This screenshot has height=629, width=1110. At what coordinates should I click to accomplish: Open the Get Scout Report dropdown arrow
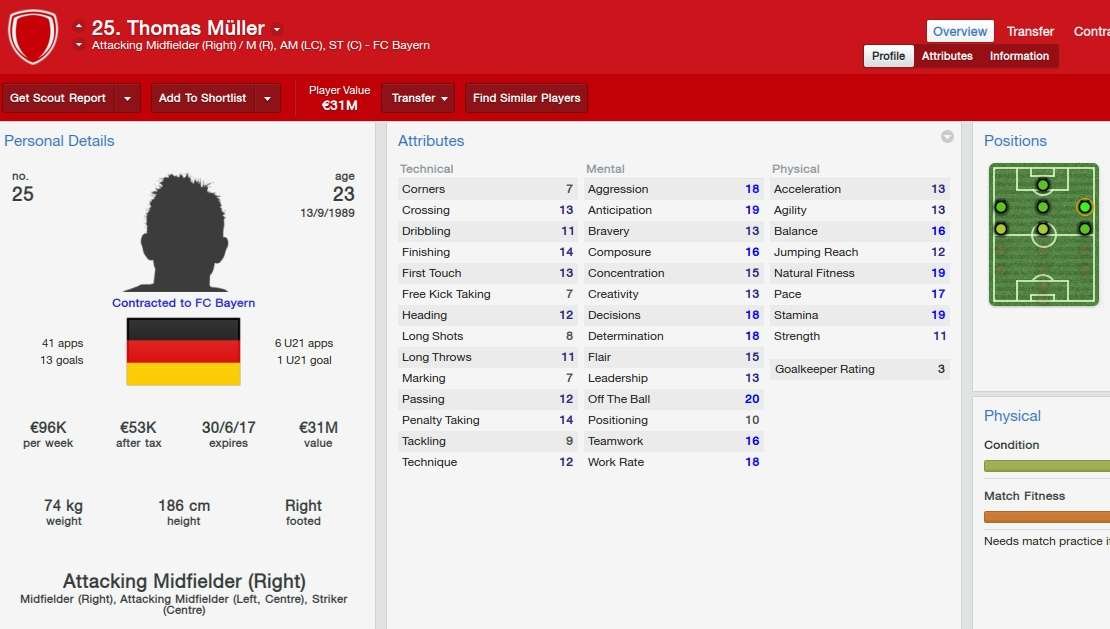tap(127, 98)
